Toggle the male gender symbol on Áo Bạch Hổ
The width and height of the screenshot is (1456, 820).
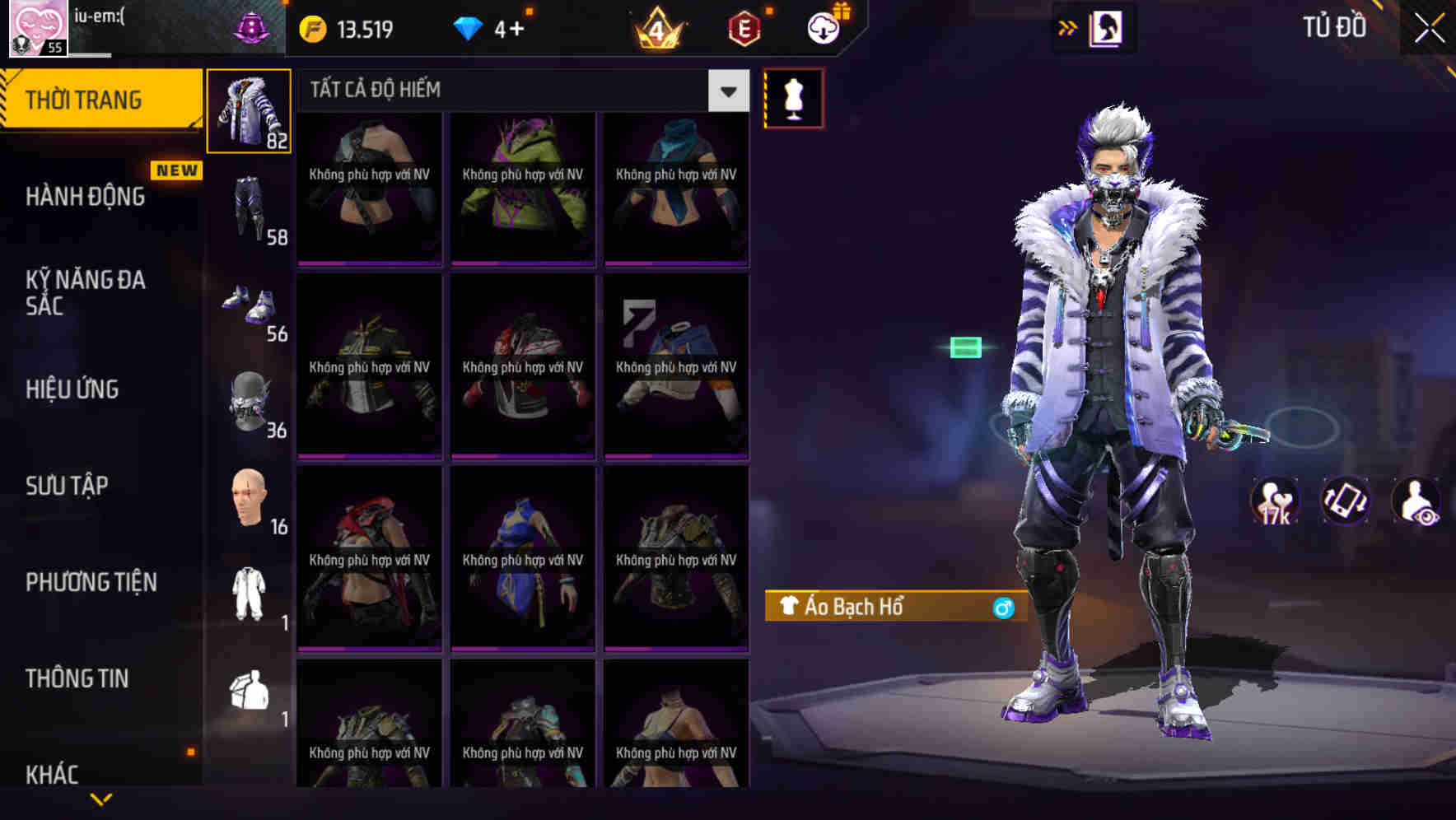pos(1001,607)
